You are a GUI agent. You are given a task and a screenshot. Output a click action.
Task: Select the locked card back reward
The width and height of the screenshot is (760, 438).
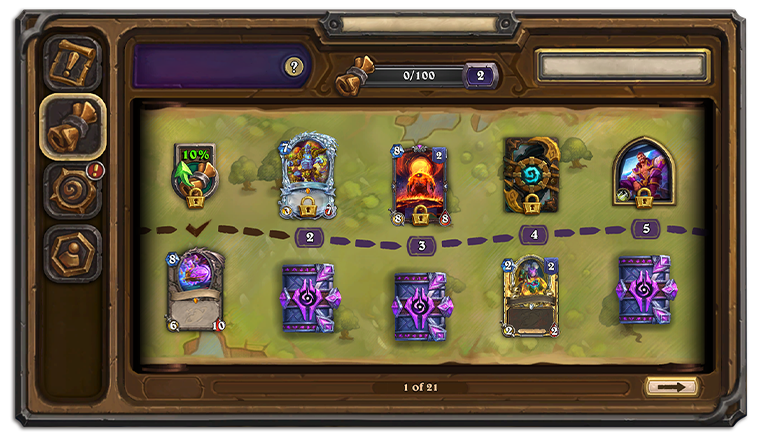[x=531, y=176]
